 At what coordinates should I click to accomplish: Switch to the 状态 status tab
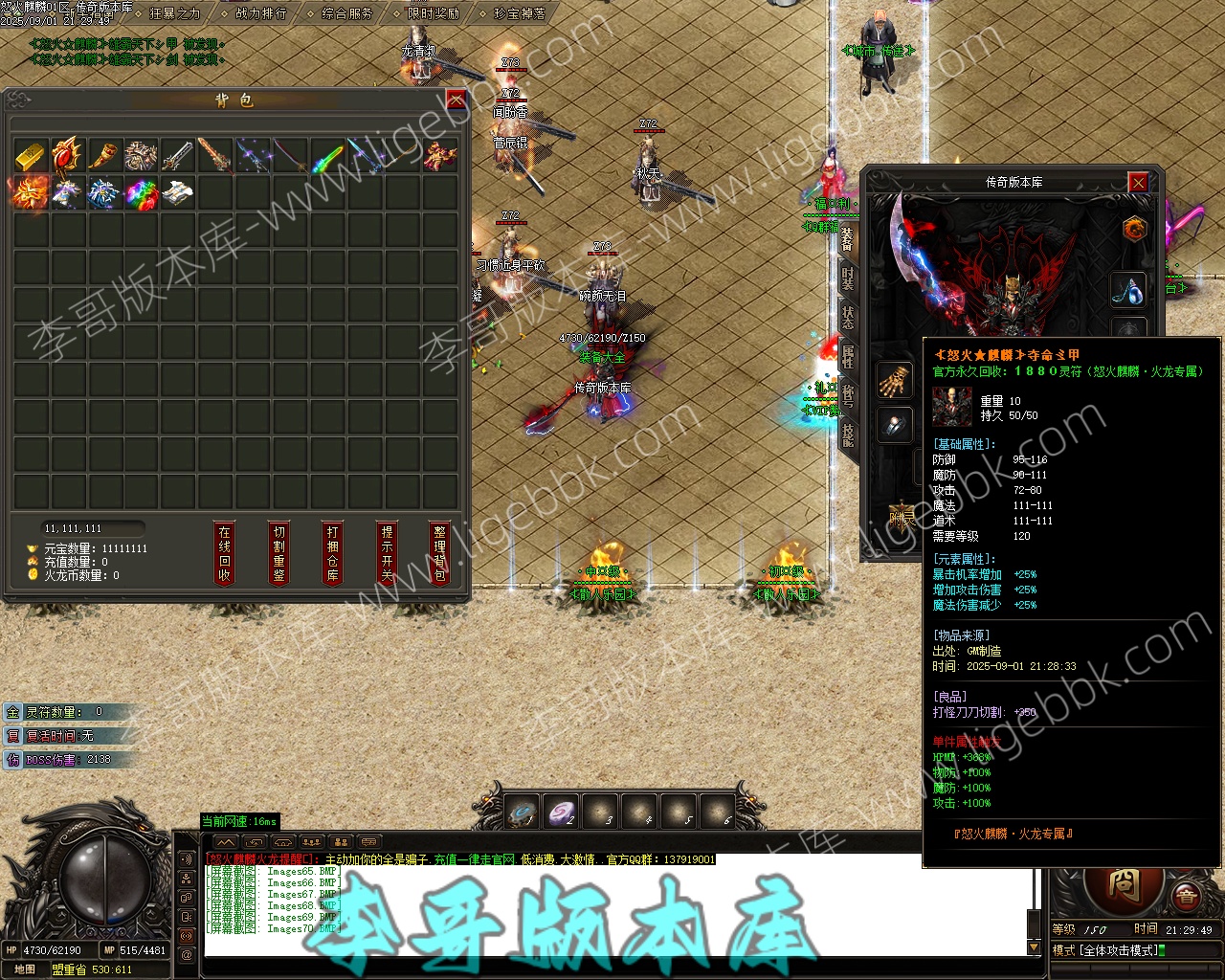click(848, 317)
